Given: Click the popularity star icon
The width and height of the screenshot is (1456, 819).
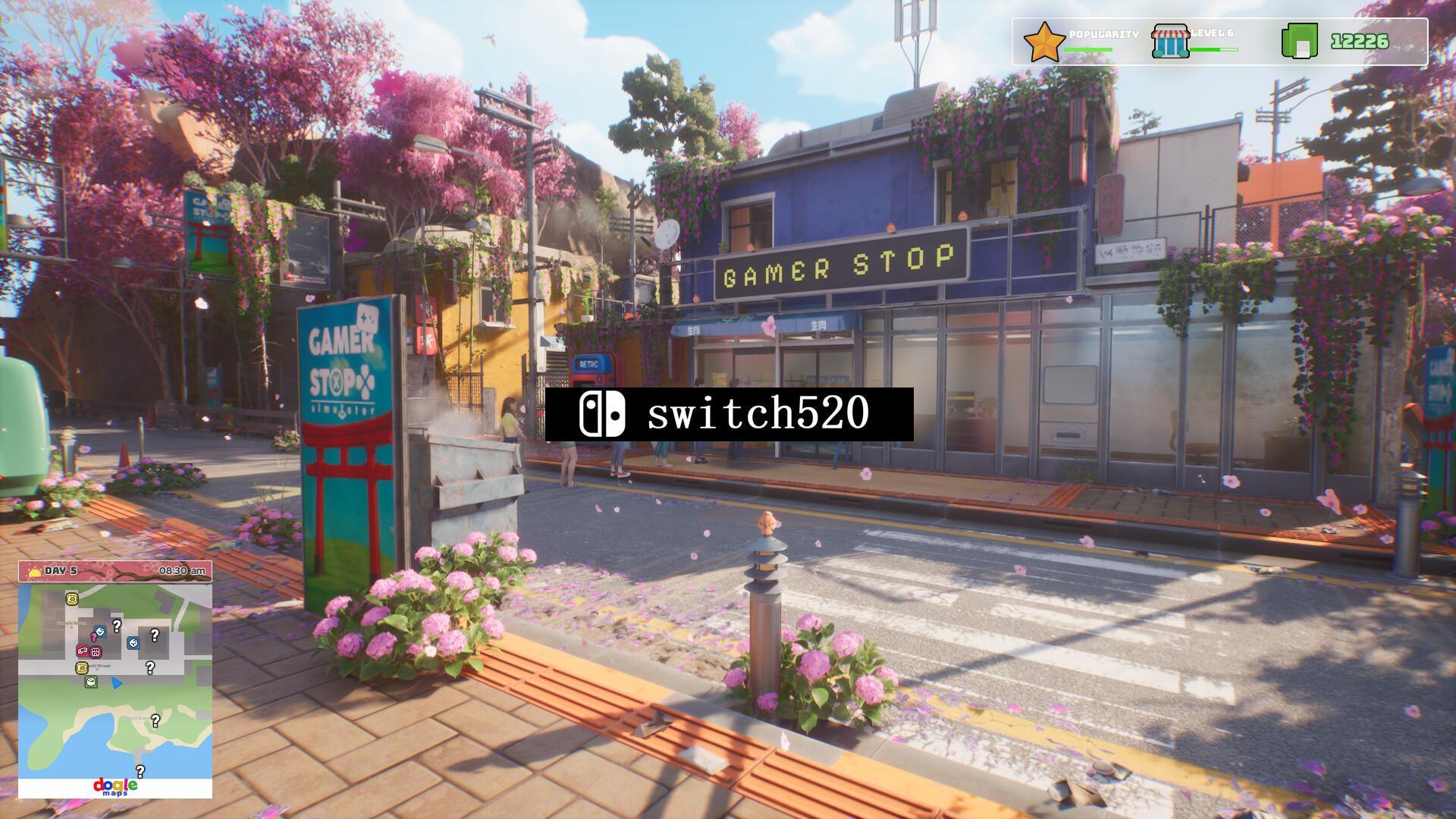Looking at the screenshot, I should 1043,42.
